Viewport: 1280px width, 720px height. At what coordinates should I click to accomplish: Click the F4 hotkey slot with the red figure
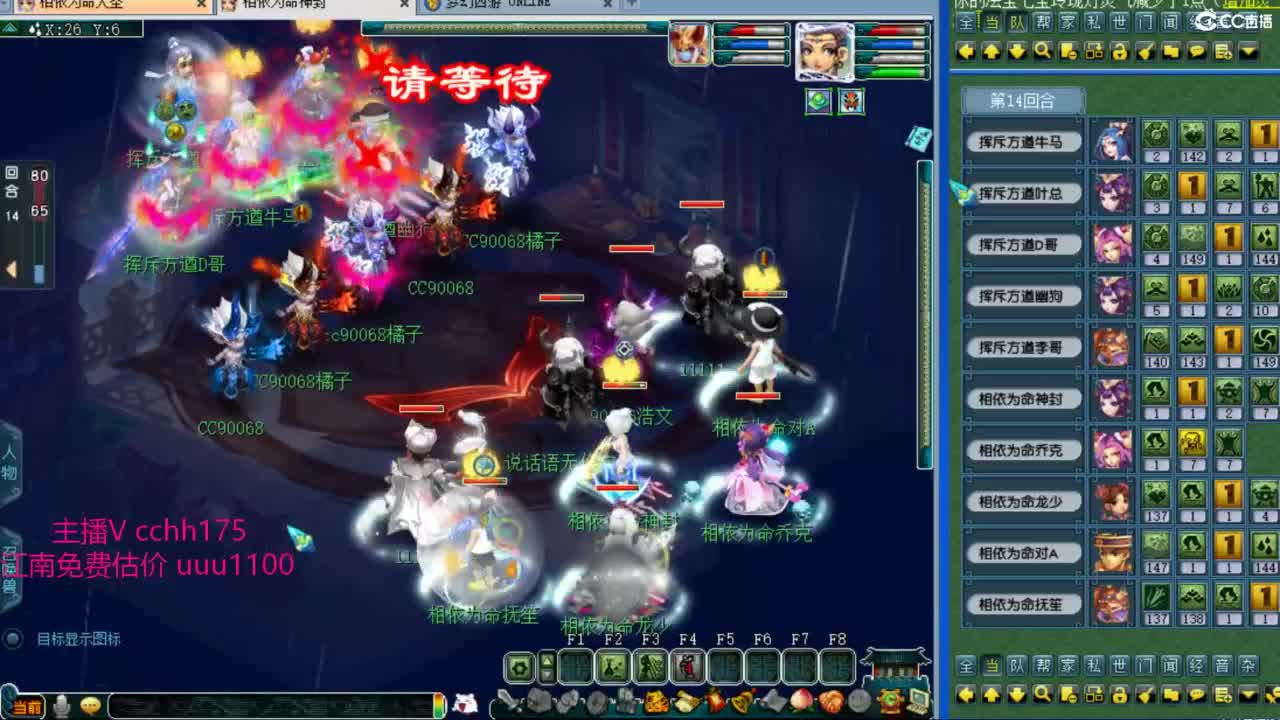[x=688, y=665]
